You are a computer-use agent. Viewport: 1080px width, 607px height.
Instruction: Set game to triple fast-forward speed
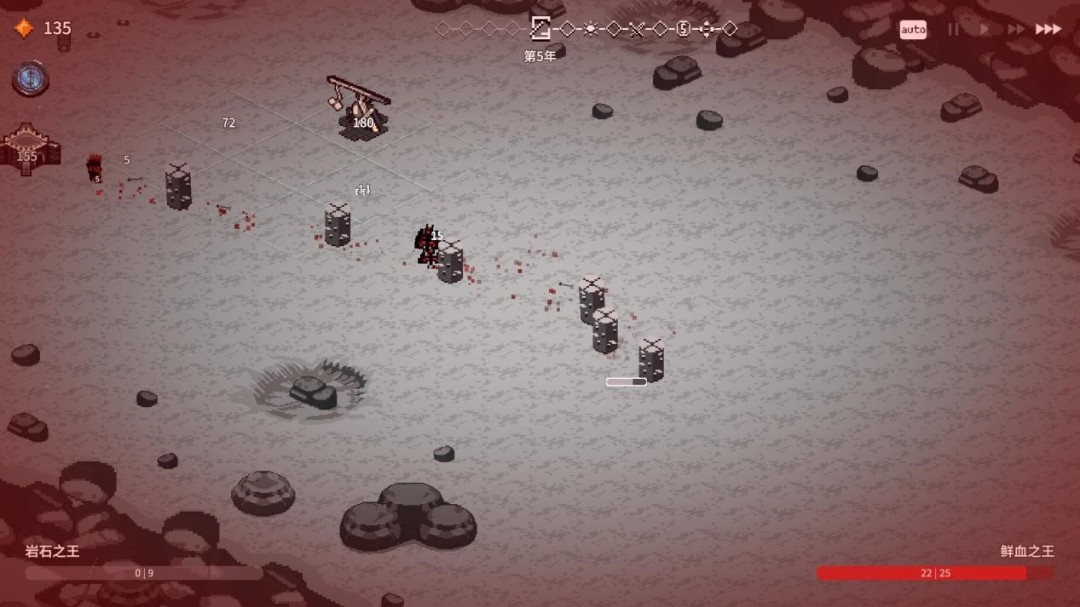click(x=1048, y=29)
